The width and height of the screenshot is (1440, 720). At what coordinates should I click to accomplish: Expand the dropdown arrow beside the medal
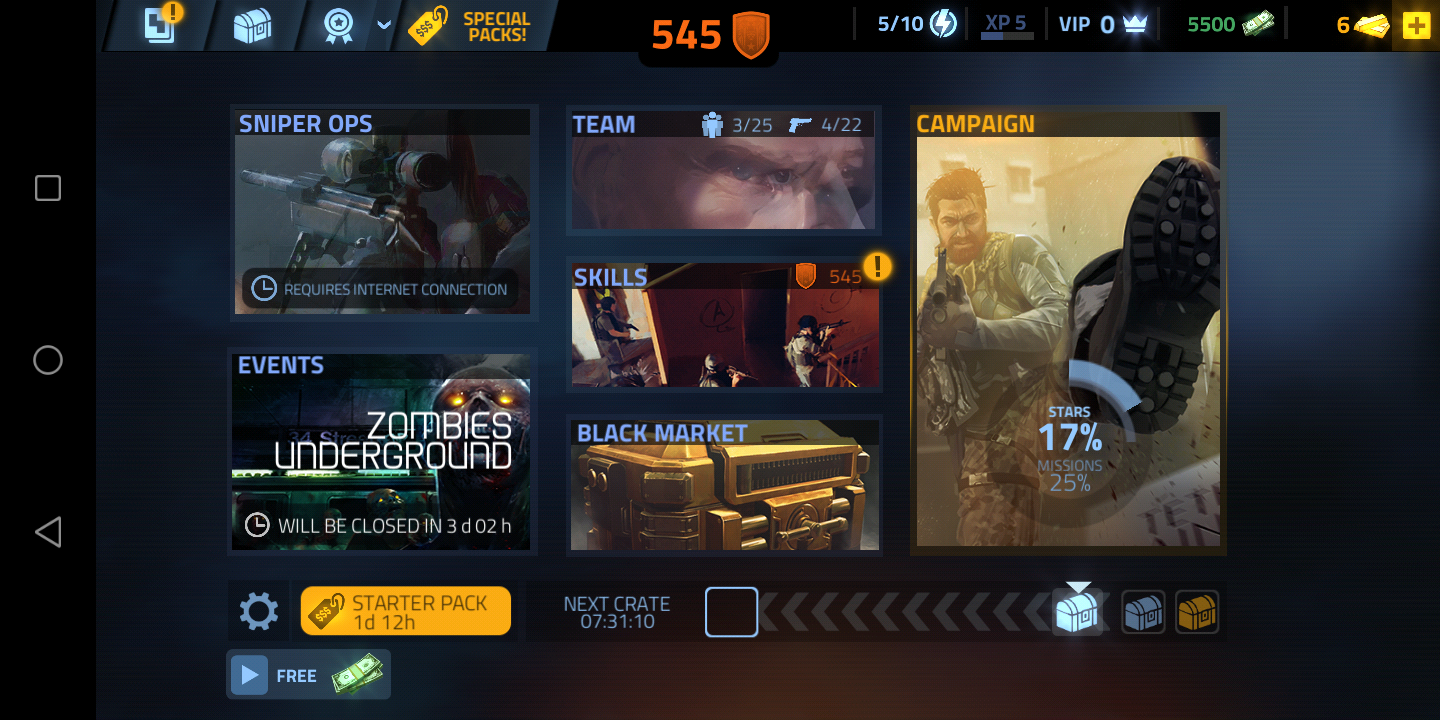[x=384, y=26]
